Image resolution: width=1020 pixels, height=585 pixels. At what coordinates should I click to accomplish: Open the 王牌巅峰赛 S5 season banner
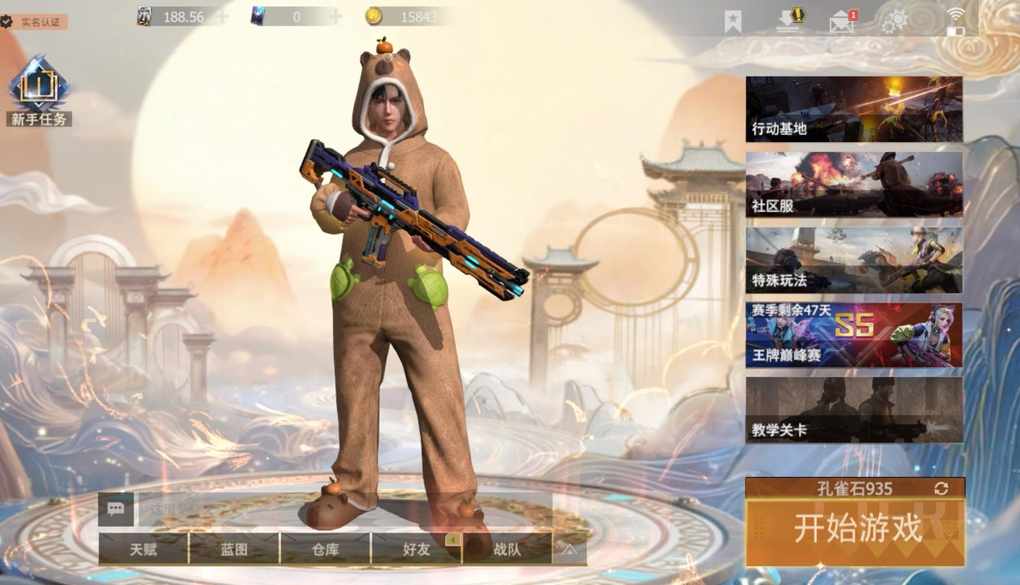pyautogui.click(x=854, y=336)
